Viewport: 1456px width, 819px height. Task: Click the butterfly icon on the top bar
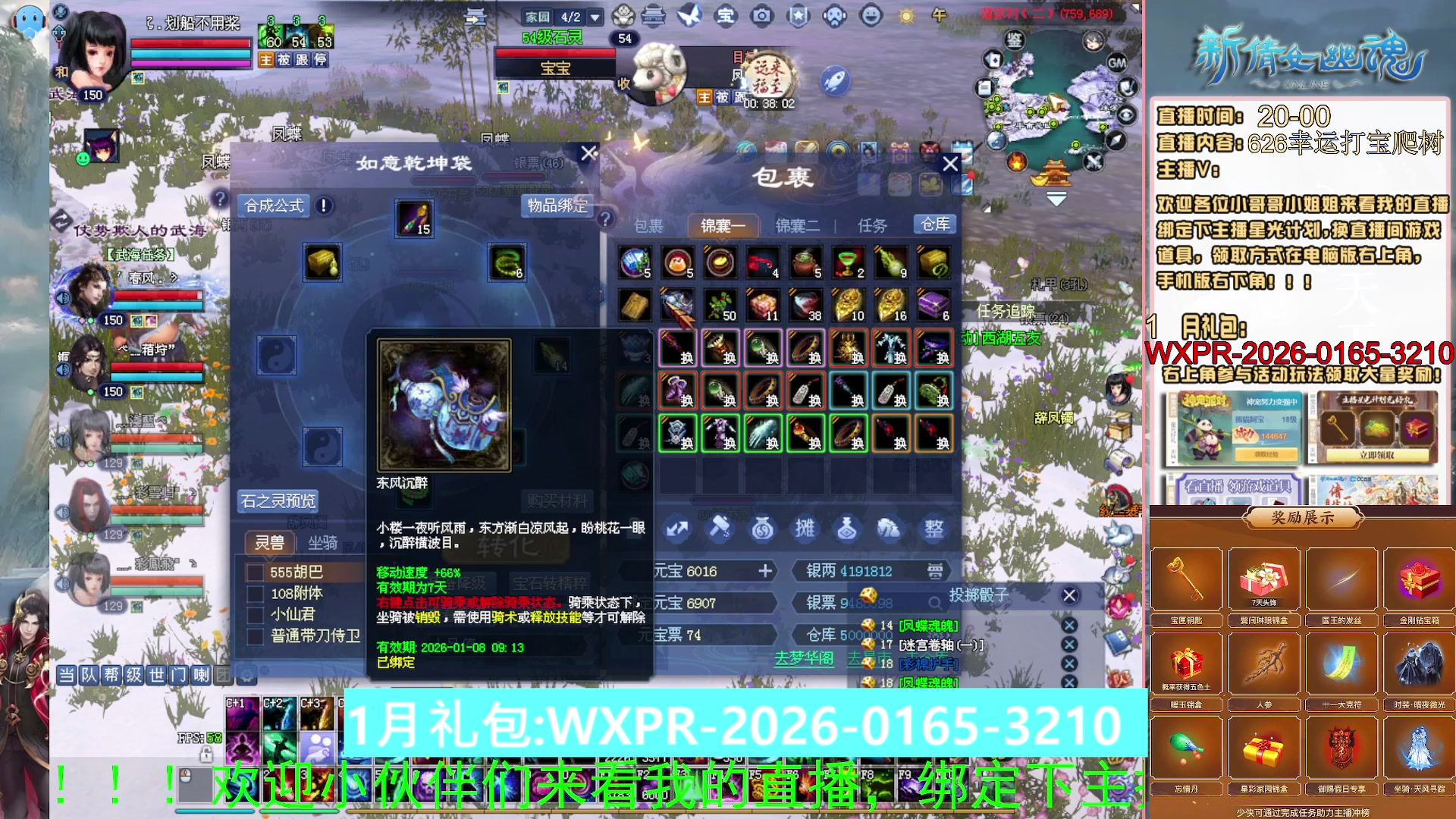(x=688, y=14)
